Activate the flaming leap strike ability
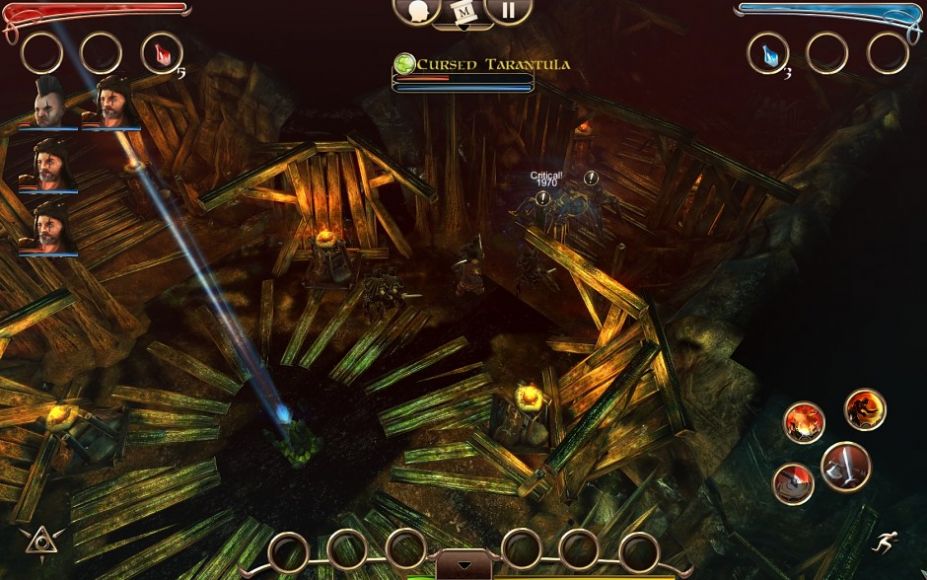Viewport: 927px width, 580px height. (864, 408)
